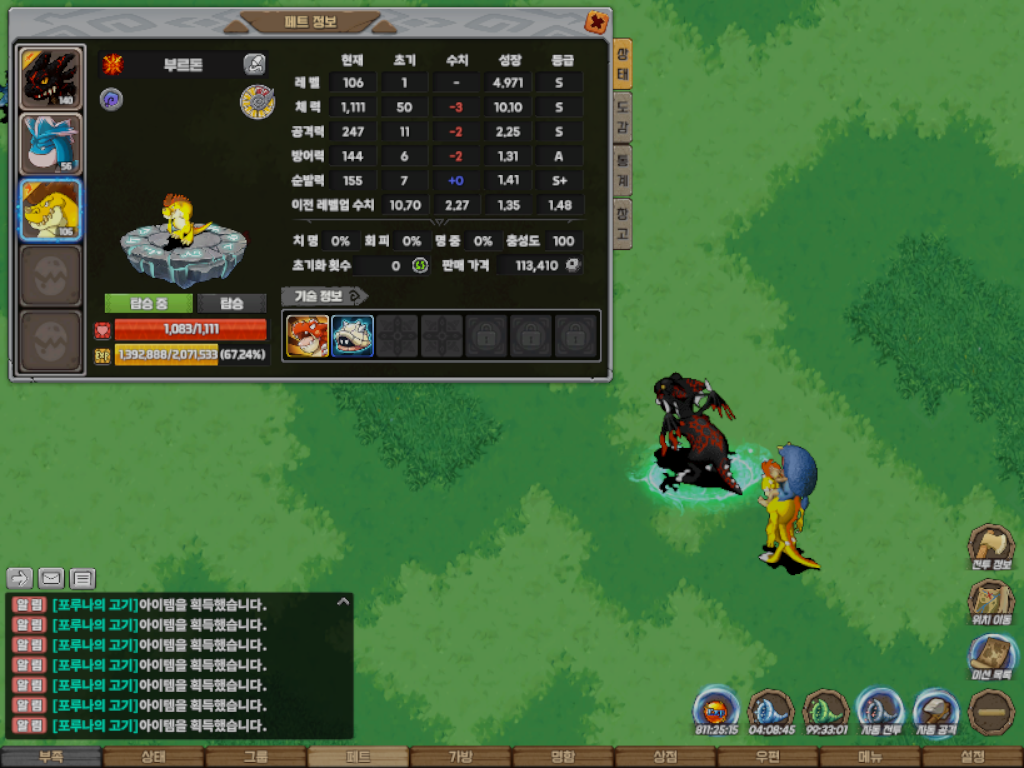Toggle the 자동 공격 auto attack icon
Image resolution: width=1024 pixels, height=768 pixels.
pos(936,712)
